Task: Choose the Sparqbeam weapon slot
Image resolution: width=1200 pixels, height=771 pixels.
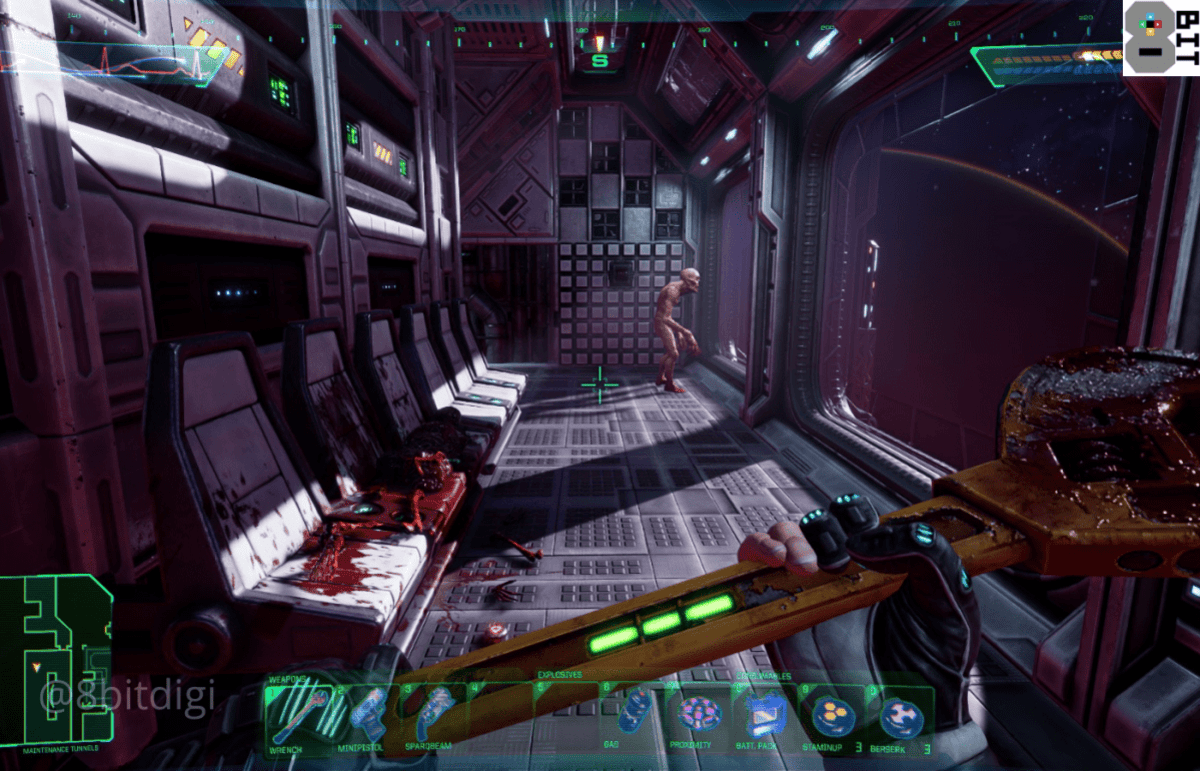Action: 434,716
